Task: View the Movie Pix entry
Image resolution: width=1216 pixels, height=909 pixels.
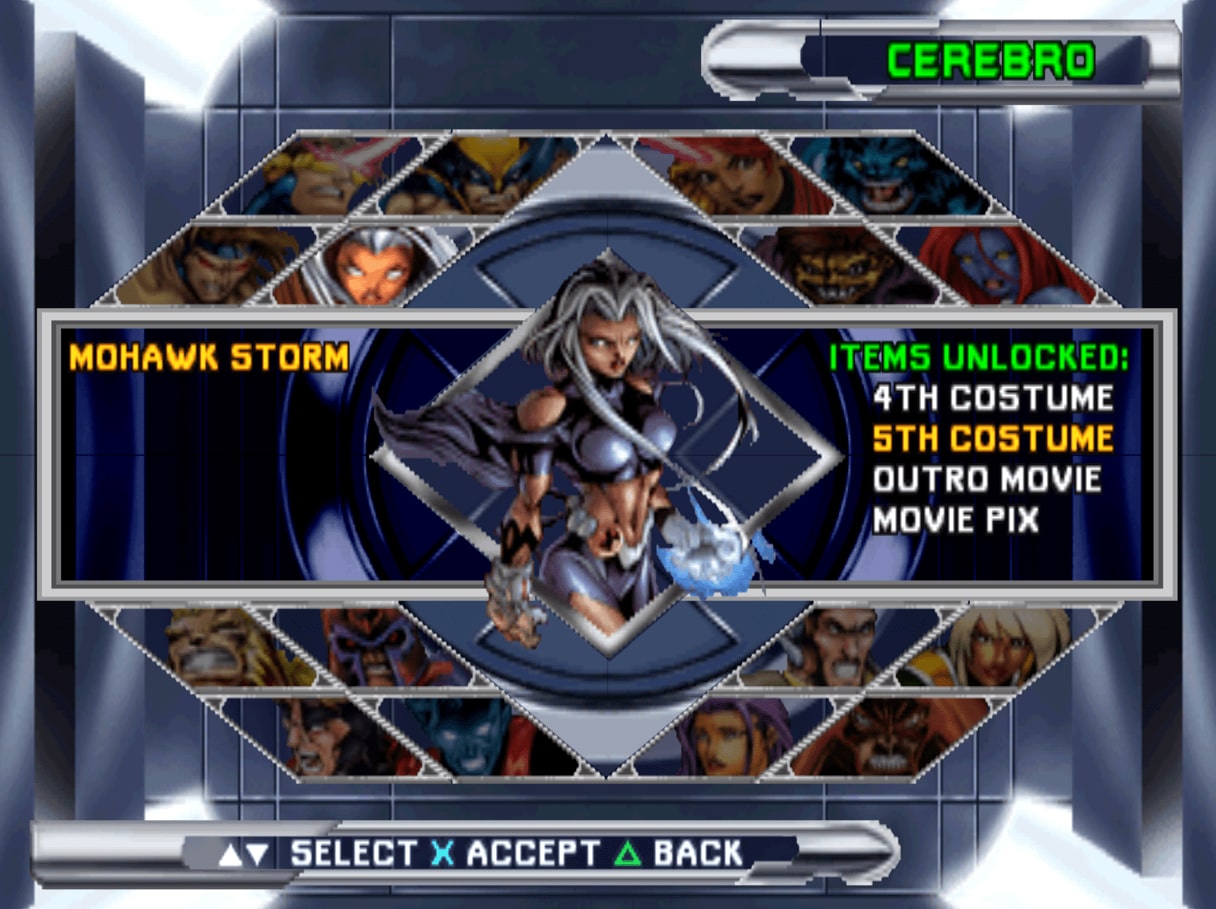Action: click(x=955, y=520)
